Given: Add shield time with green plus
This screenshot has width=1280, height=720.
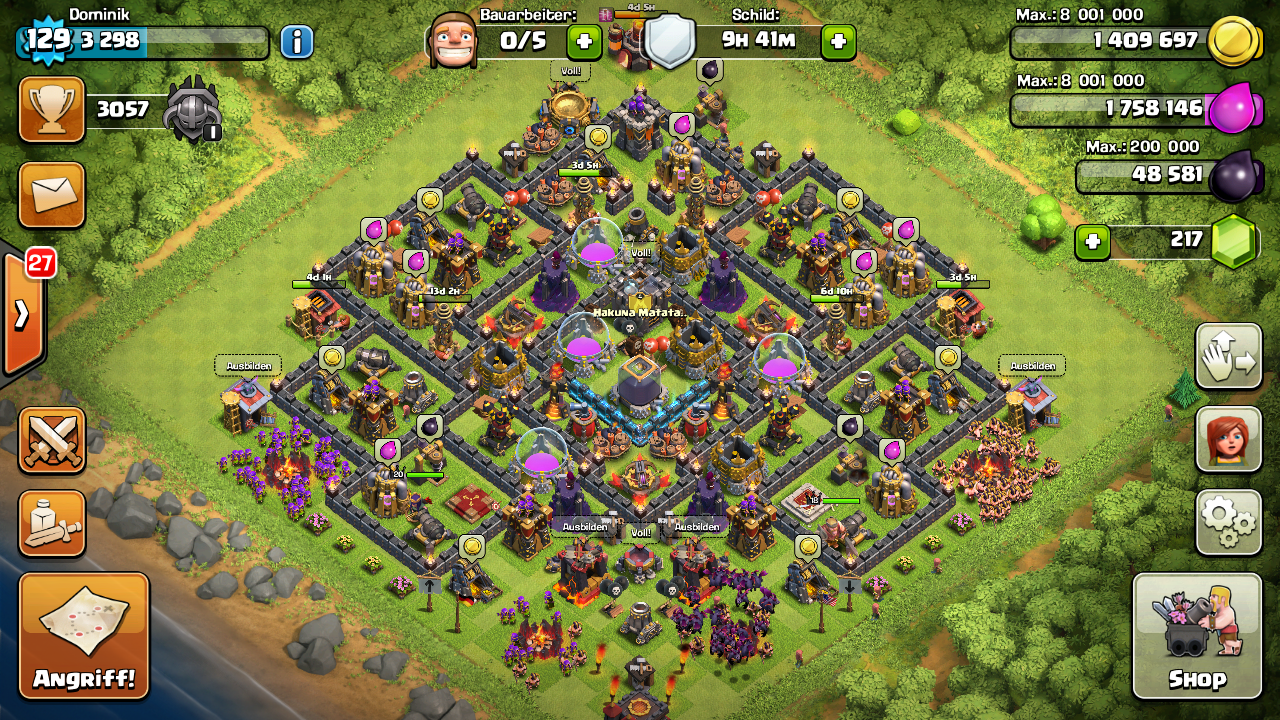Looking at the screenshot, I should [x=838, y=42].
